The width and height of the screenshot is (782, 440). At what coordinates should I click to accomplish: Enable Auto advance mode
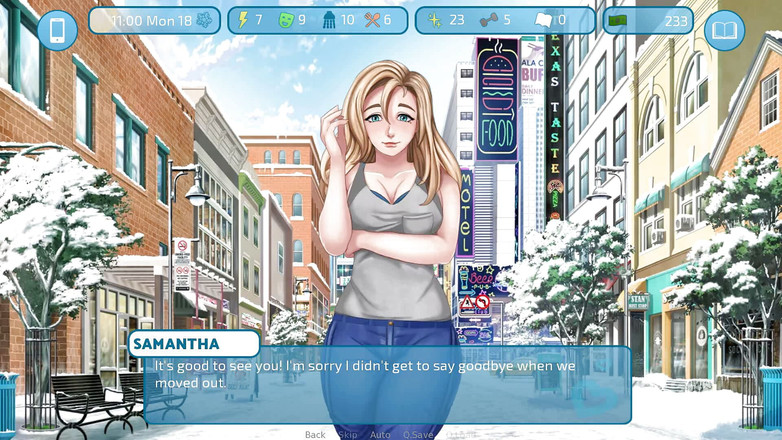[x=380, y=435]
